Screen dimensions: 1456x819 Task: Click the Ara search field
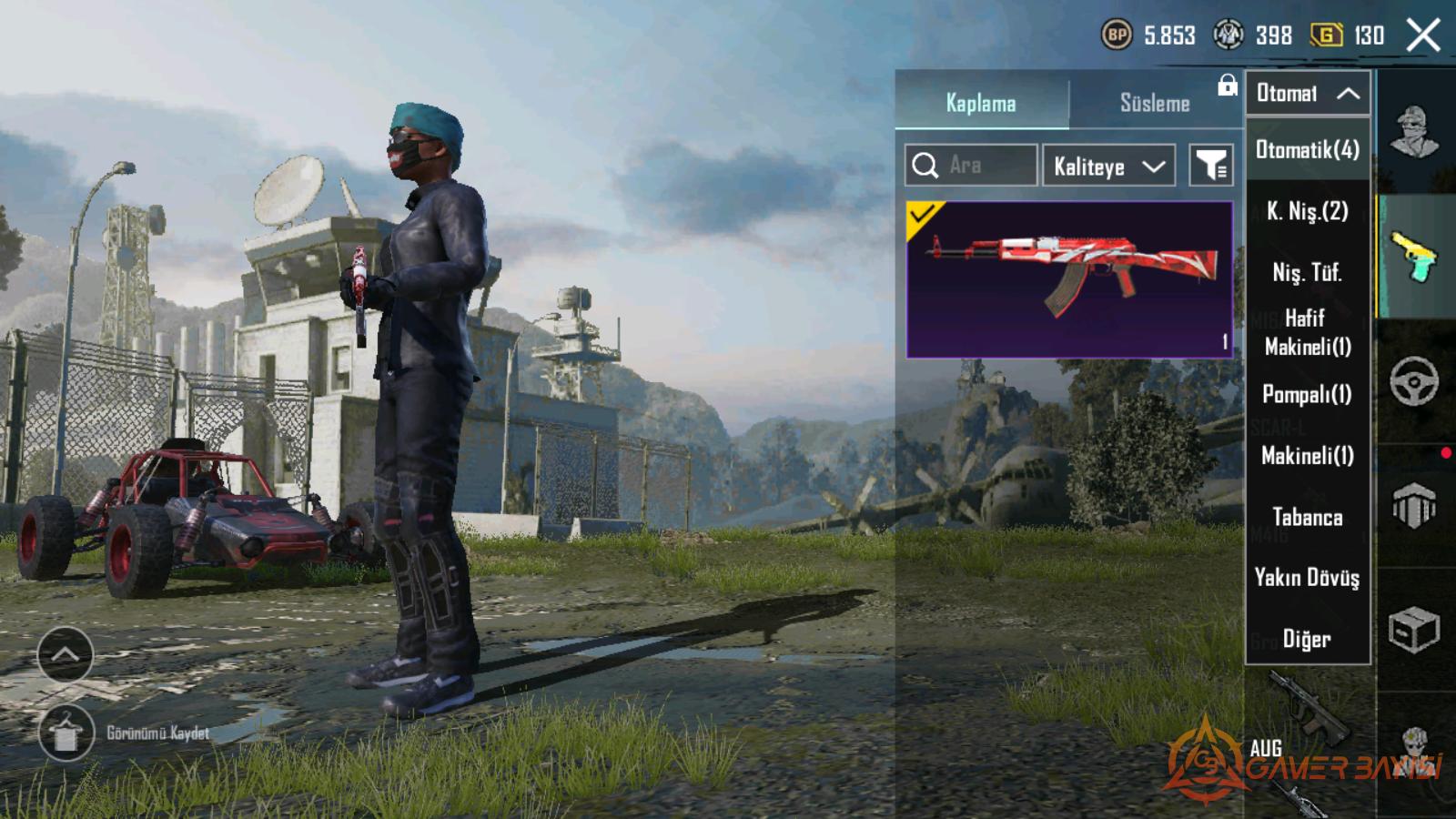[971, 166]
